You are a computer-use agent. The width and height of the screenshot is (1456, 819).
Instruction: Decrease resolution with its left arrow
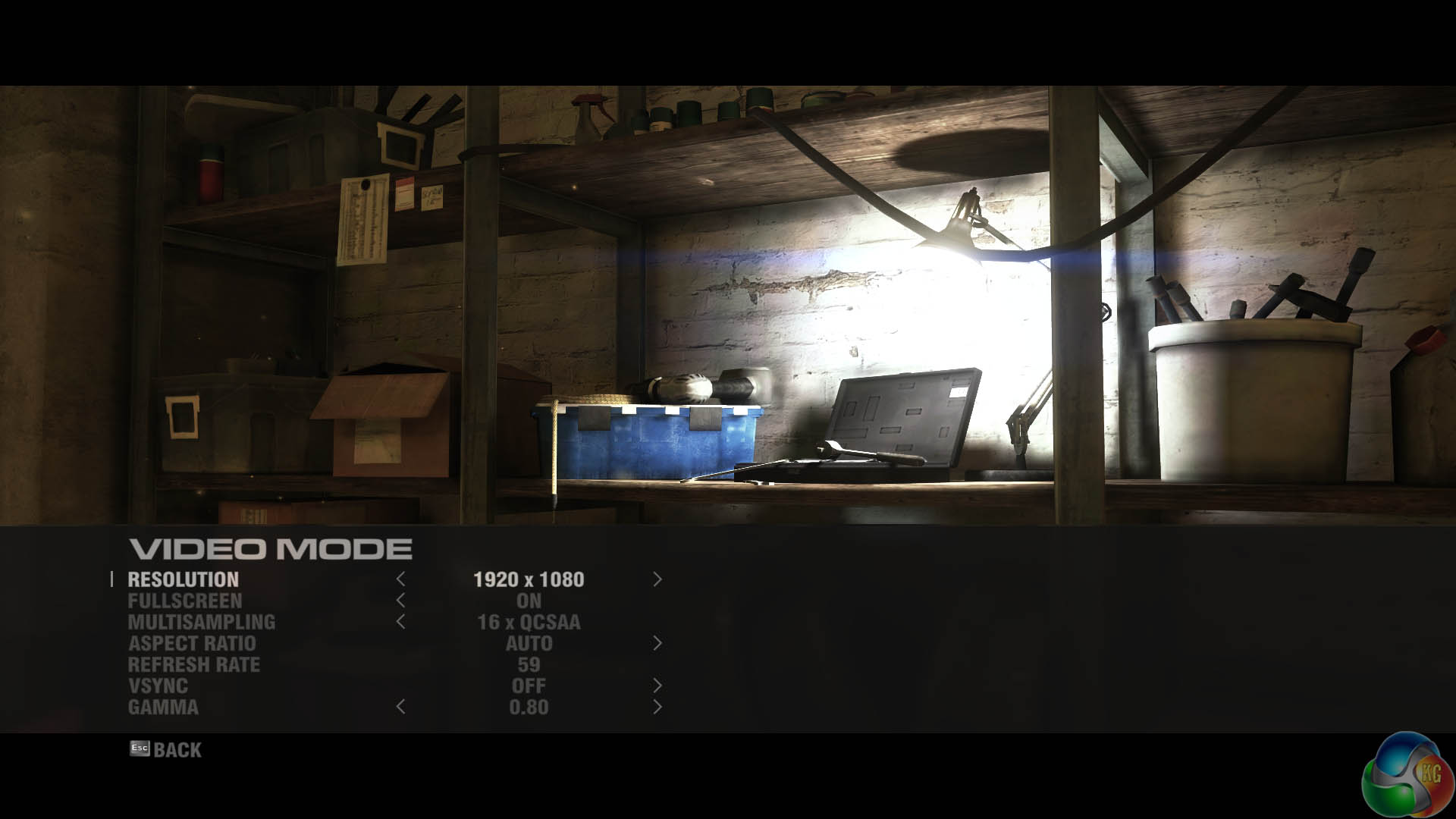click(x=400, y=580)
